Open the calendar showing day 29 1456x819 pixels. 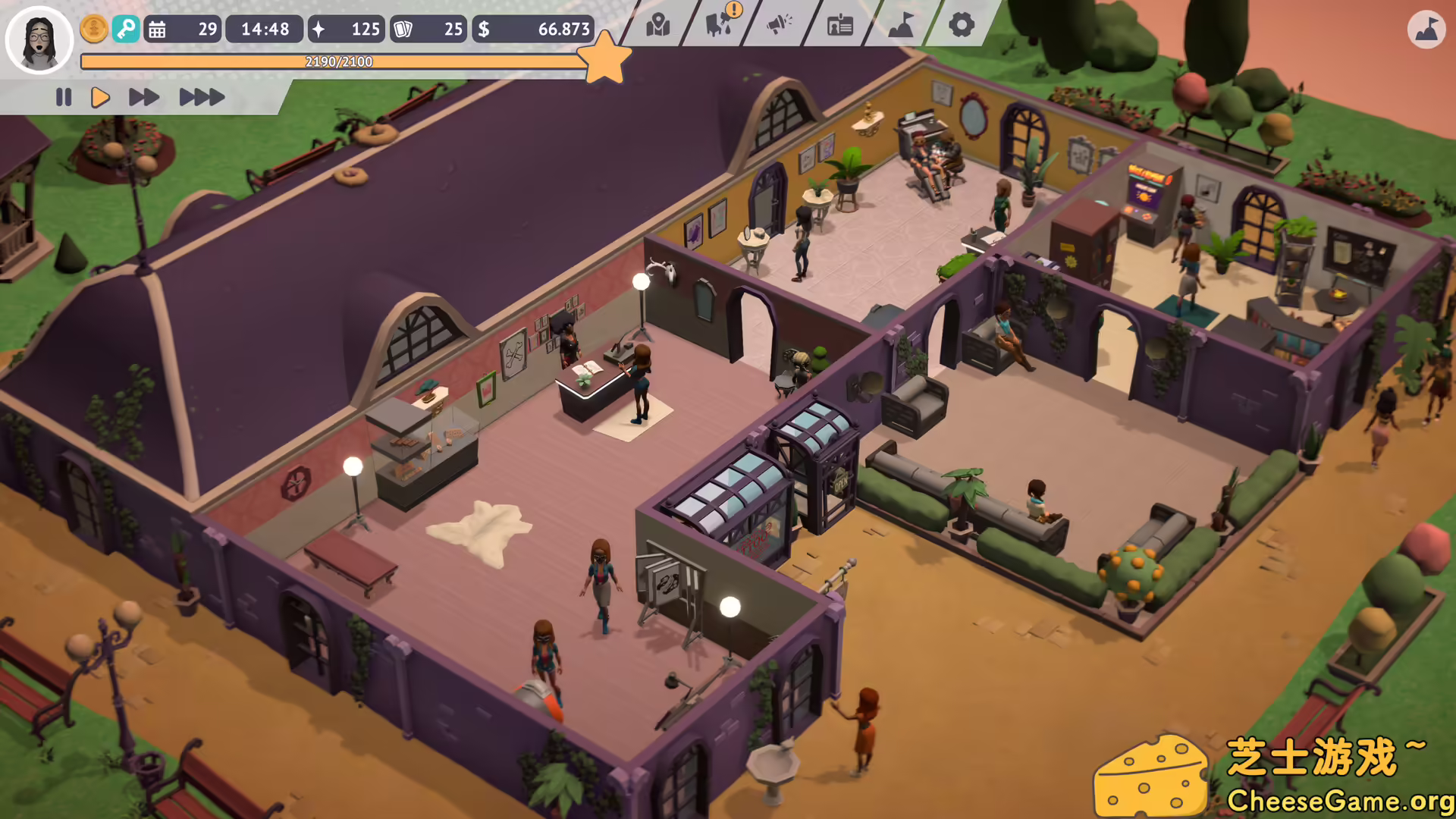[x=182, y=30]
